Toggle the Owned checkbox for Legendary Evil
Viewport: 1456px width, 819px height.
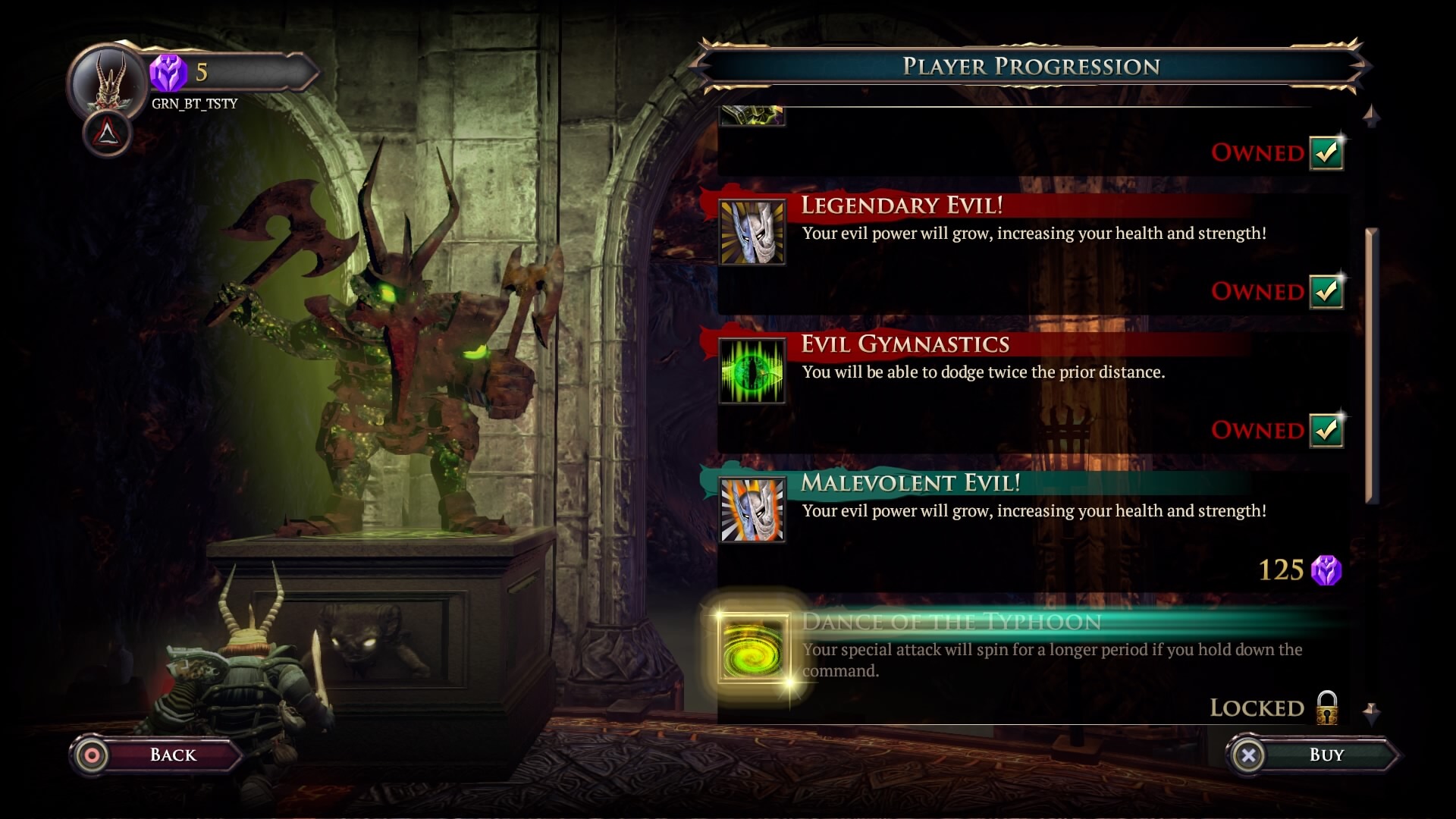coord(1327,291)
